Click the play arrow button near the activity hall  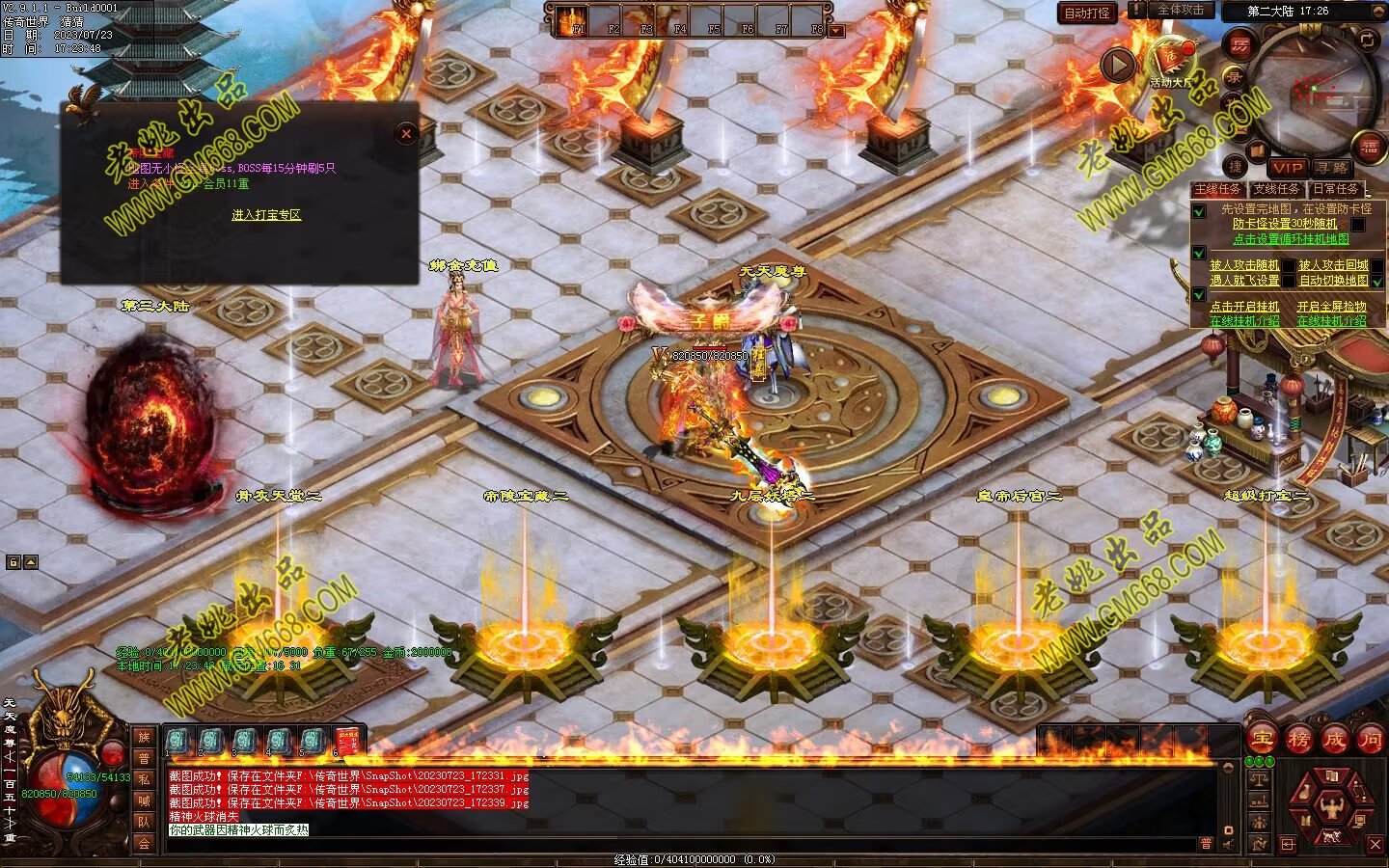[1118, 66]
